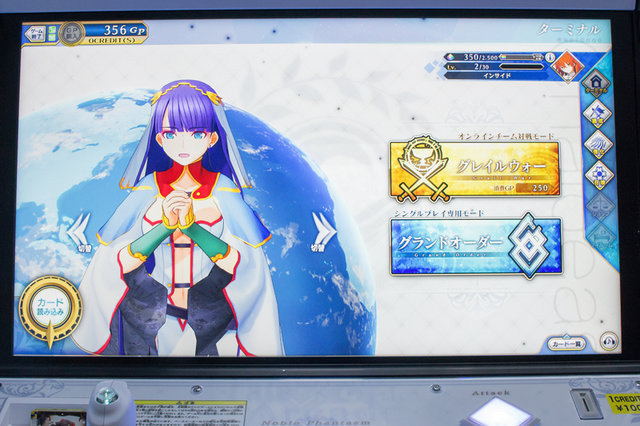
Task: Tap the round GP purchase coin icon
Action: (70, 33)
